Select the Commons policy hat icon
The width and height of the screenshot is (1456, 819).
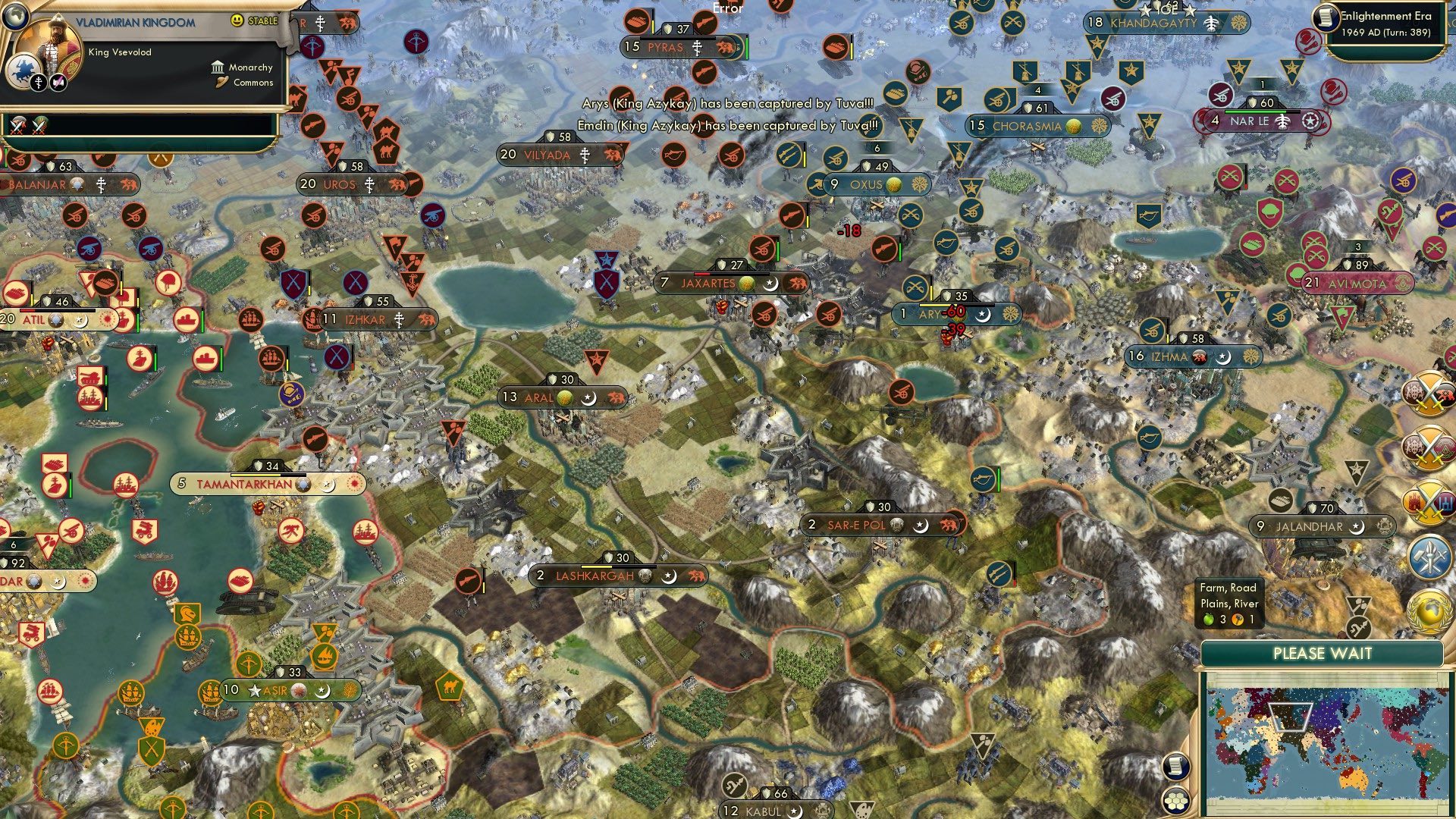221,83
